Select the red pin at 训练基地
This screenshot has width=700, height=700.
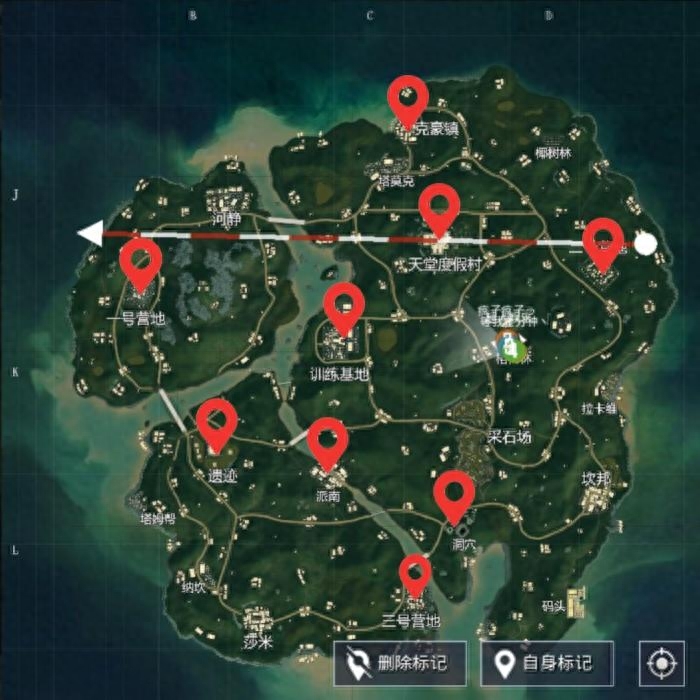[x=344, y=304]
